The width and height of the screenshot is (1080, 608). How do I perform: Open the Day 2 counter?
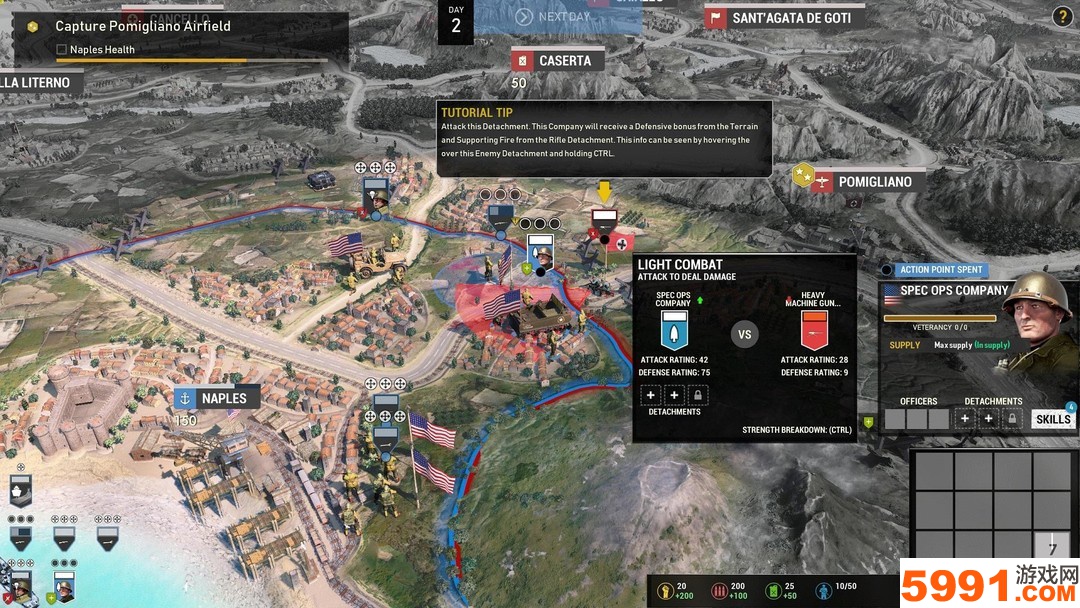[x=456, y=20]
